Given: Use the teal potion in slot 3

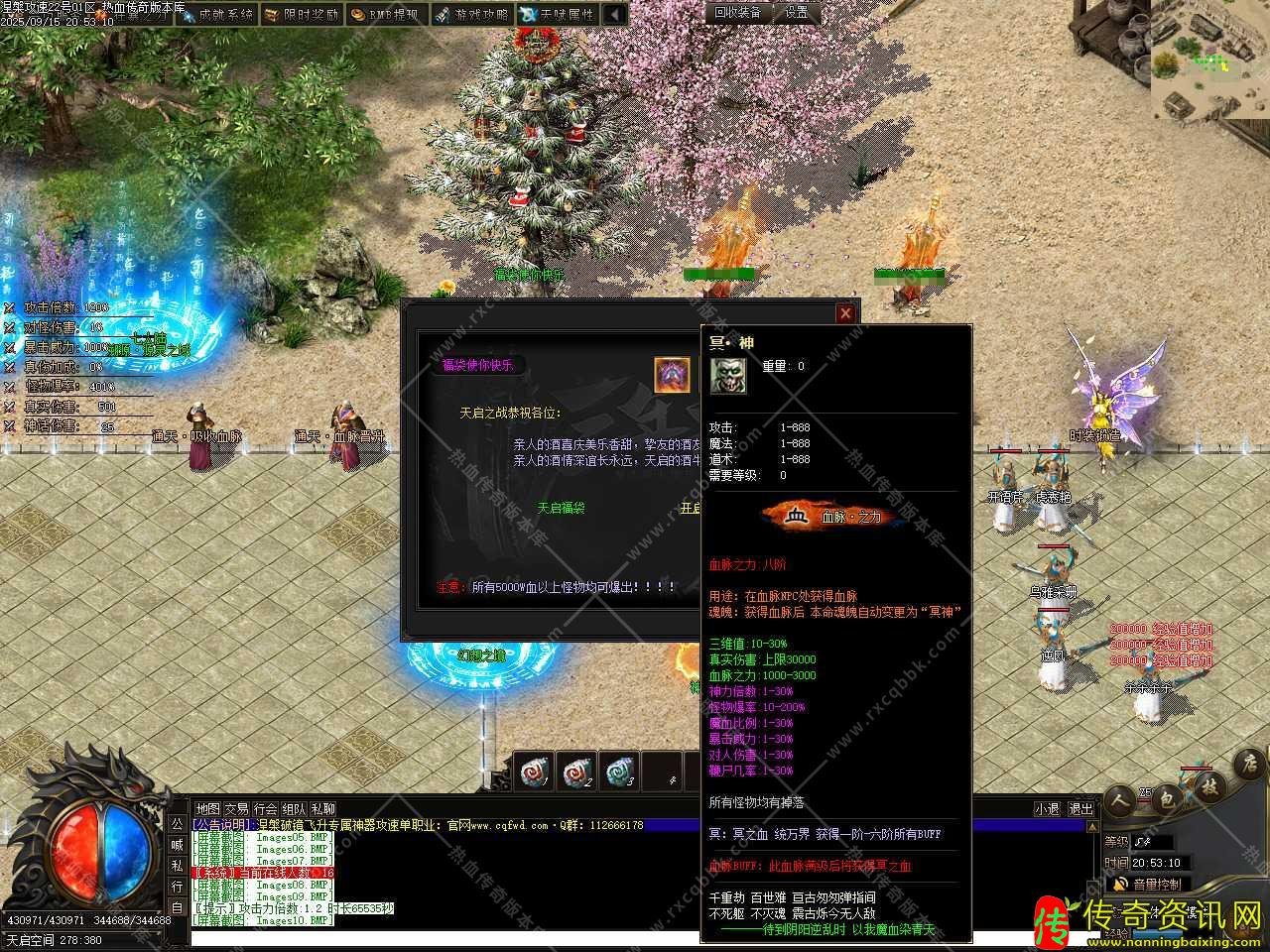Looking at the screenshot, I should click(x=619, y=772).
